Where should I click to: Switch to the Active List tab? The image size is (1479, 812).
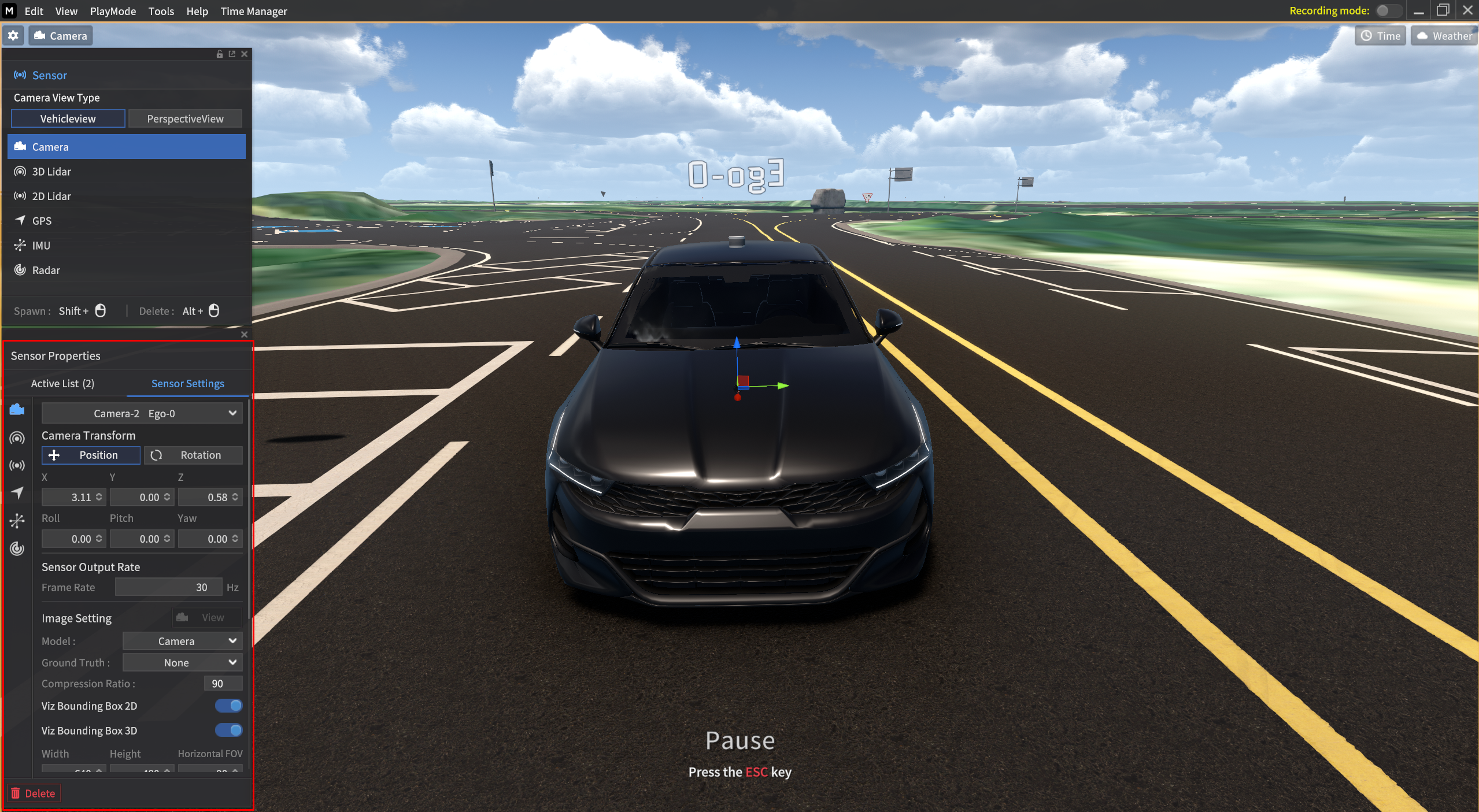pyautogui.click(x=63, y=383)
